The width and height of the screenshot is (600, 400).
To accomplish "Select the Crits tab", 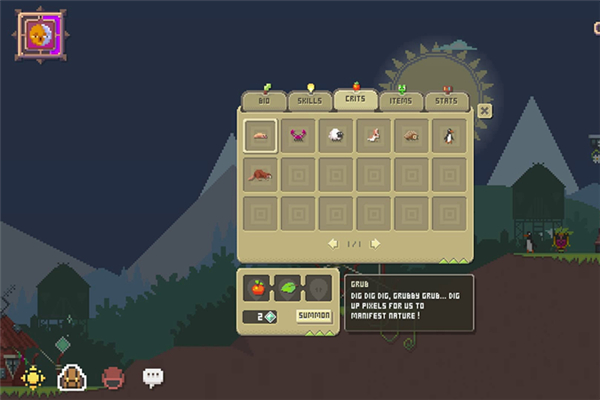I will [x=355, y=100].
